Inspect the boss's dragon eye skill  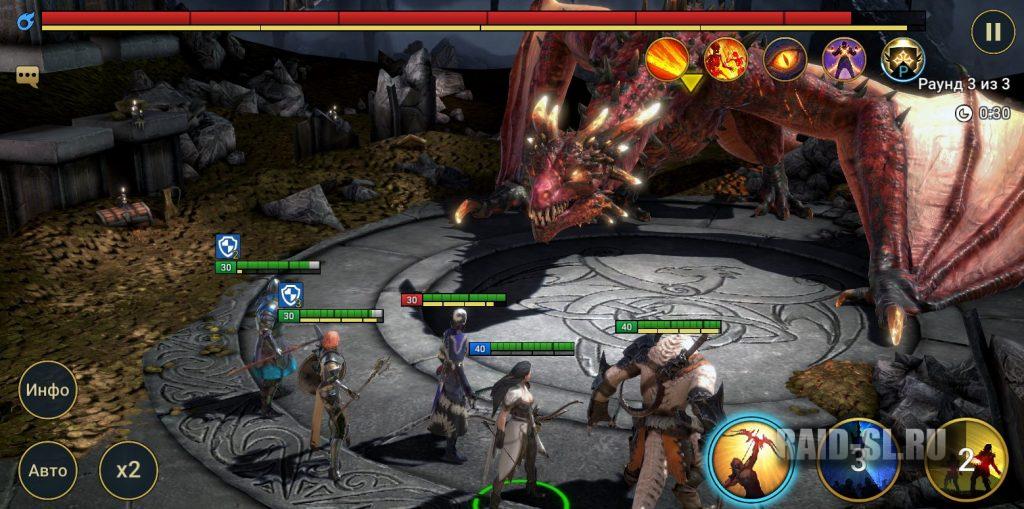coord(785,60)
